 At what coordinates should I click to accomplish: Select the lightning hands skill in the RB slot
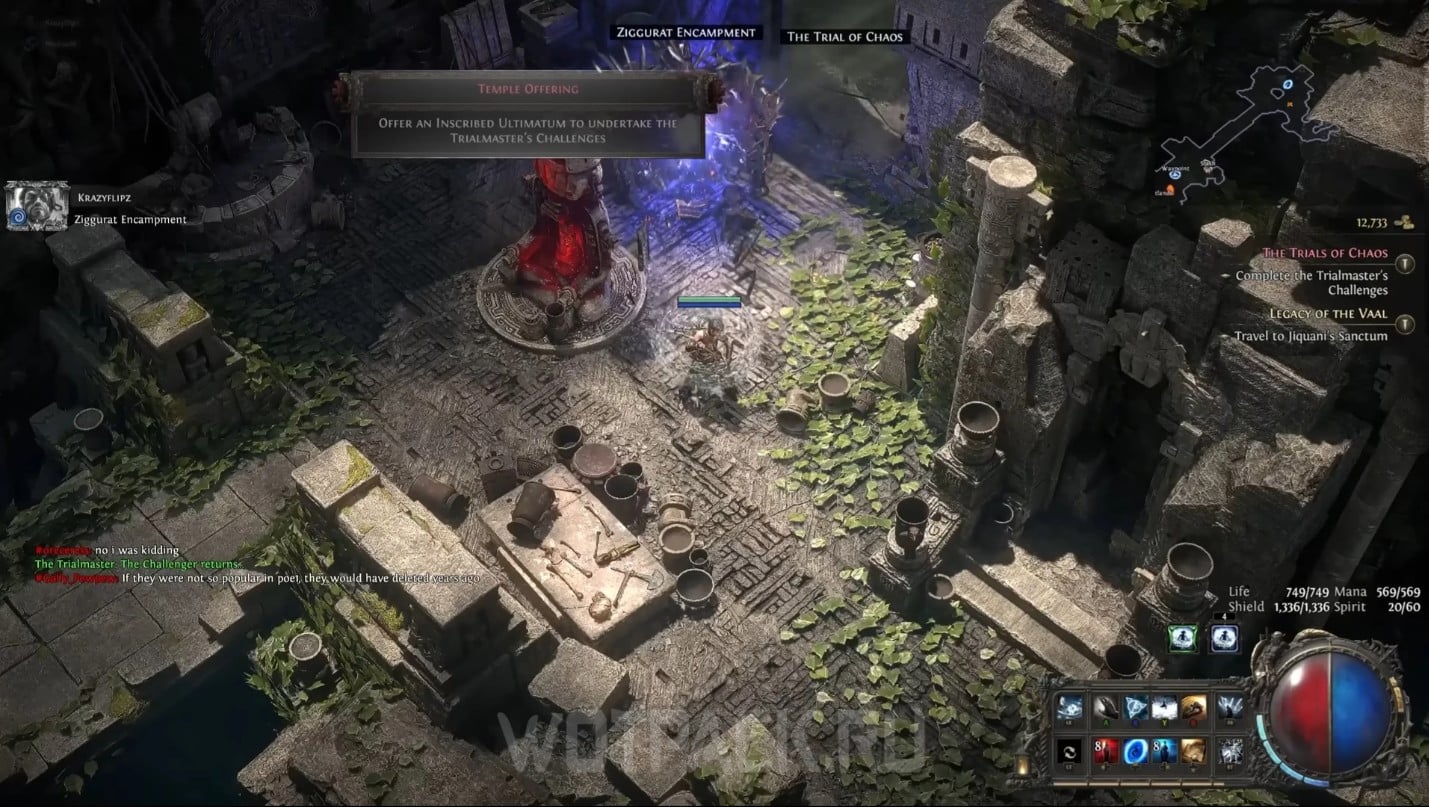[1230, 708]
